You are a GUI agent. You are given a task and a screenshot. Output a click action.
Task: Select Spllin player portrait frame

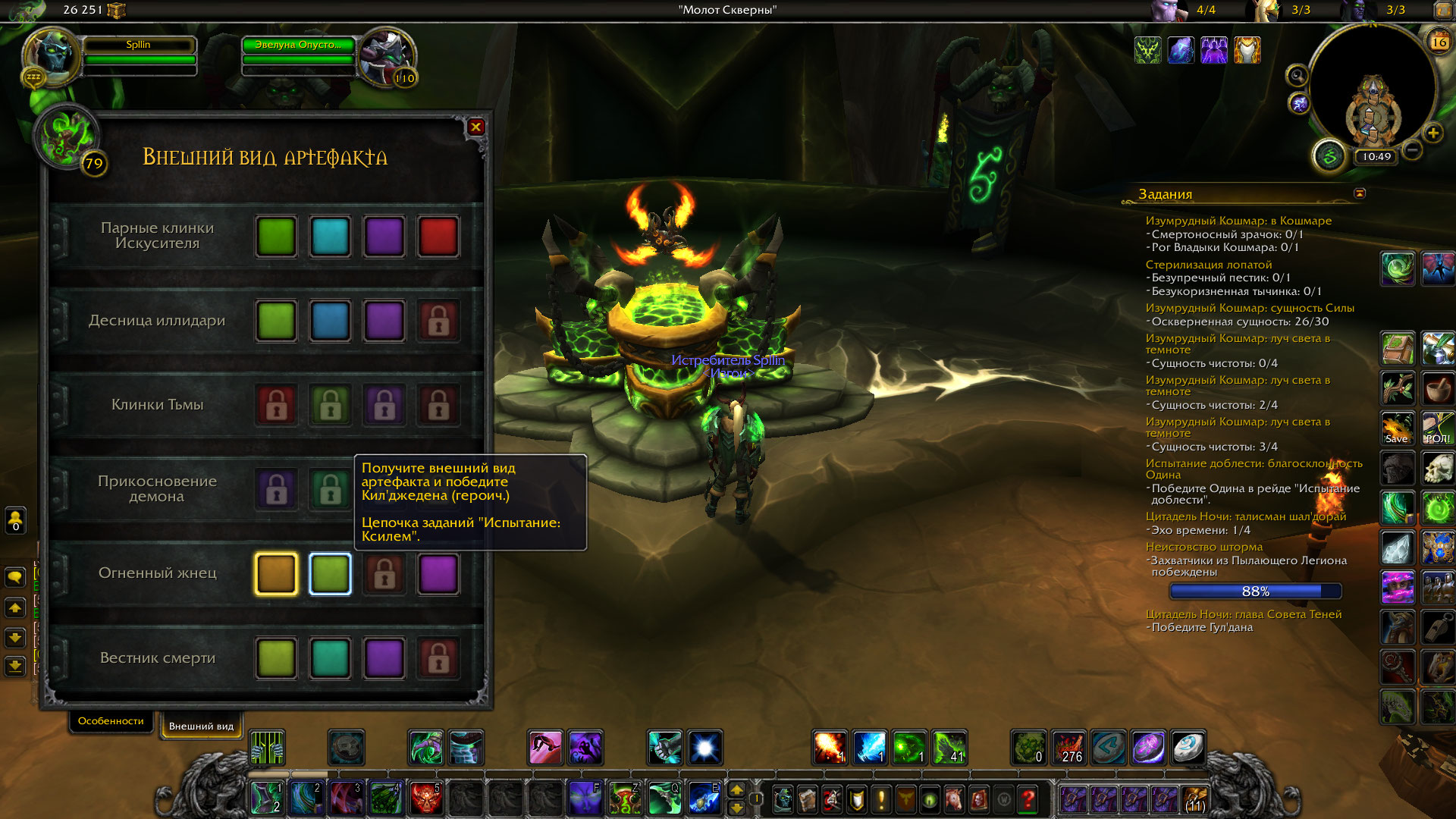point(52,55)
